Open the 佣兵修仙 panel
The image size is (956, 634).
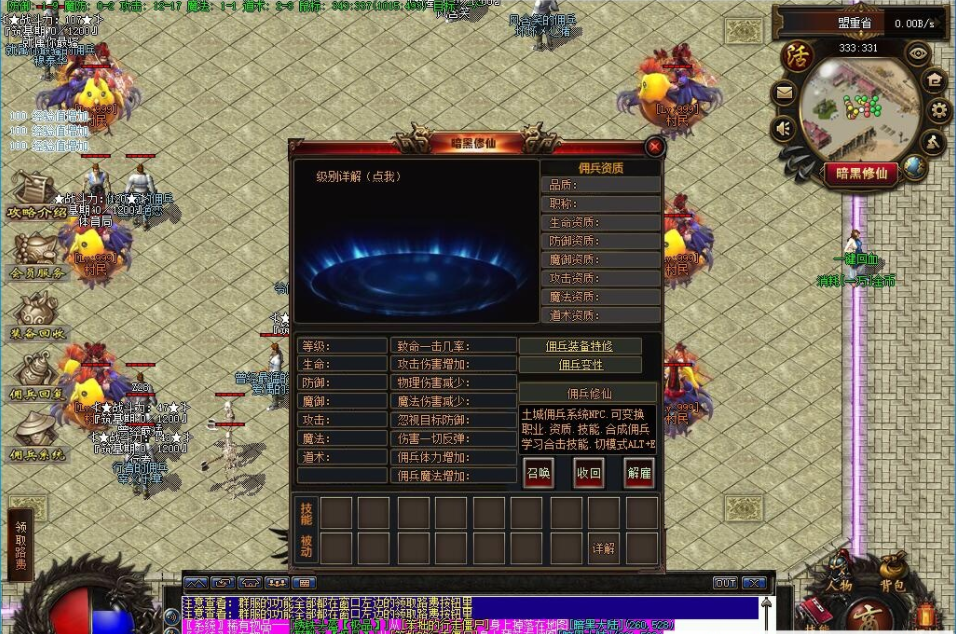pos(587,393)
